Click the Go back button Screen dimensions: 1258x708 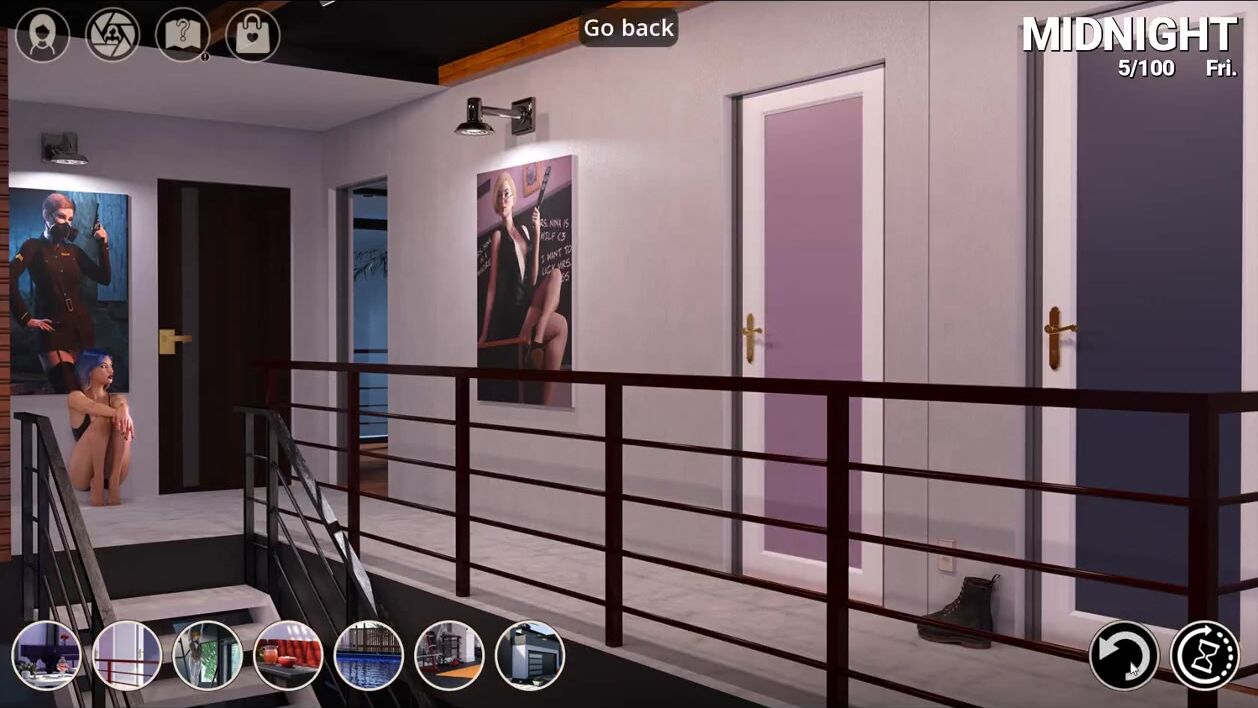coord(629,28)
